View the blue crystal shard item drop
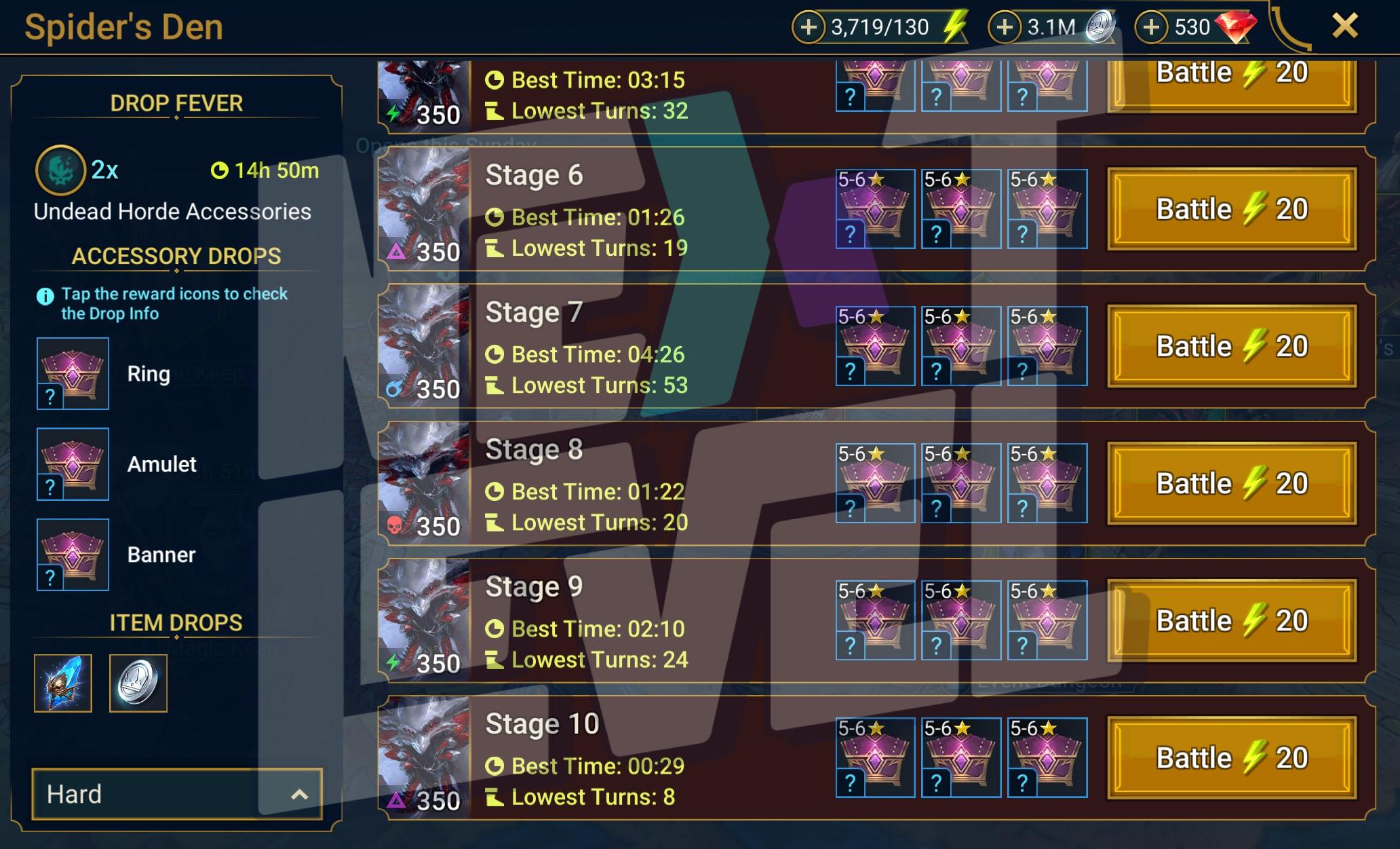Viewport: 1400px width, 849px height. [63, 683]
